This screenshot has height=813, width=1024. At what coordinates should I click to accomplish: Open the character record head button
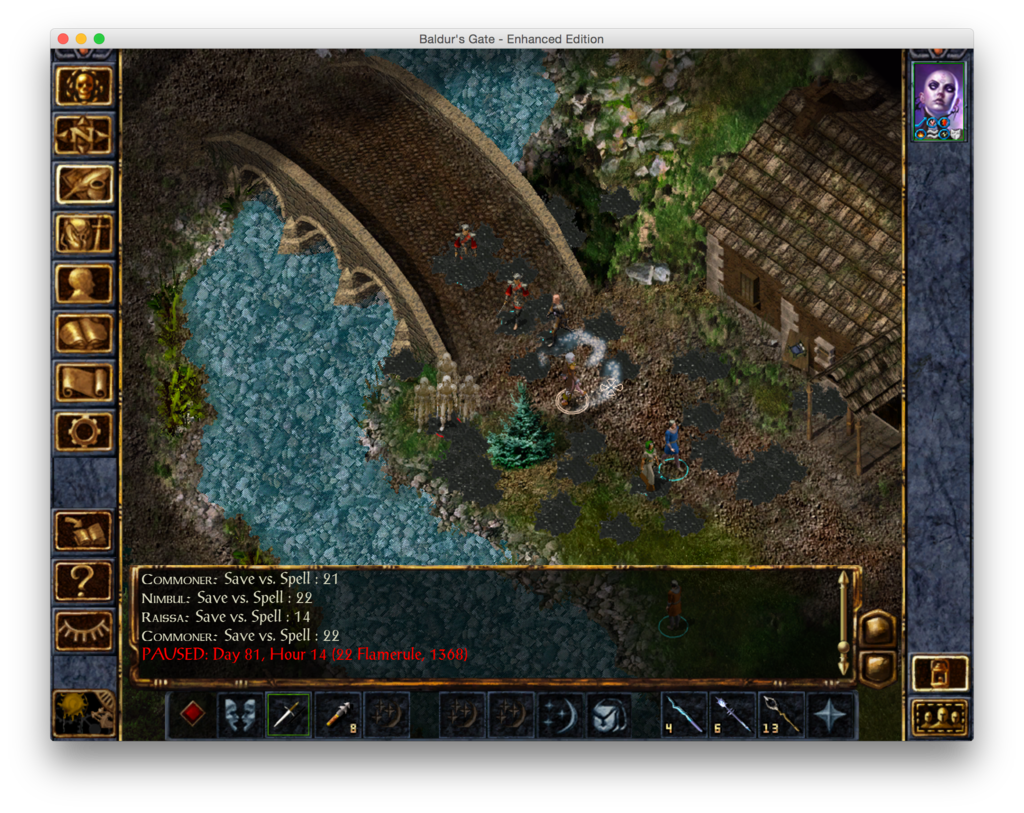click(84, 284)
